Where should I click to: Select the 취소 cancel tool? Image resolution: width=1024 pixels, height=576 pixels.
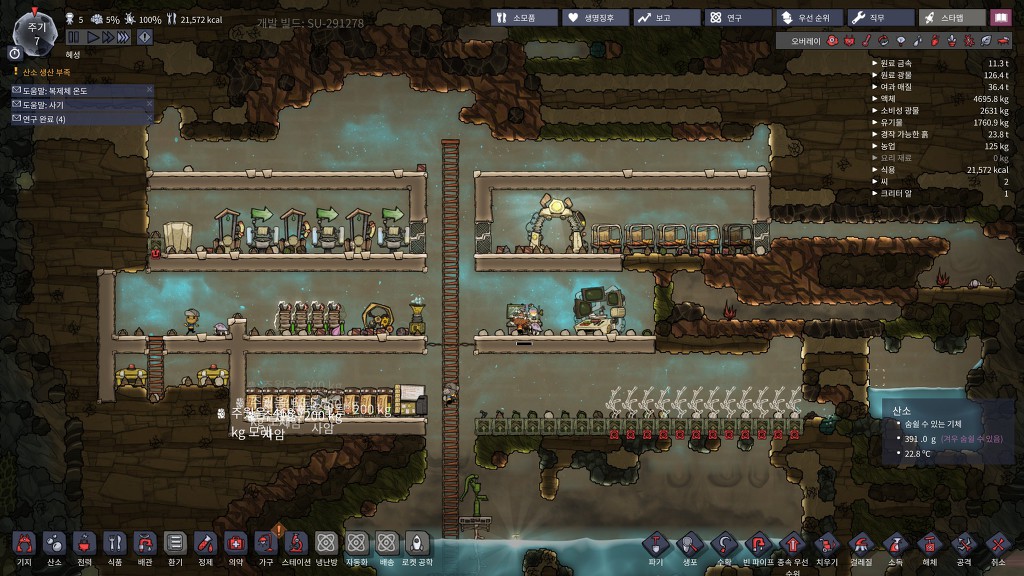coord(997,545)
